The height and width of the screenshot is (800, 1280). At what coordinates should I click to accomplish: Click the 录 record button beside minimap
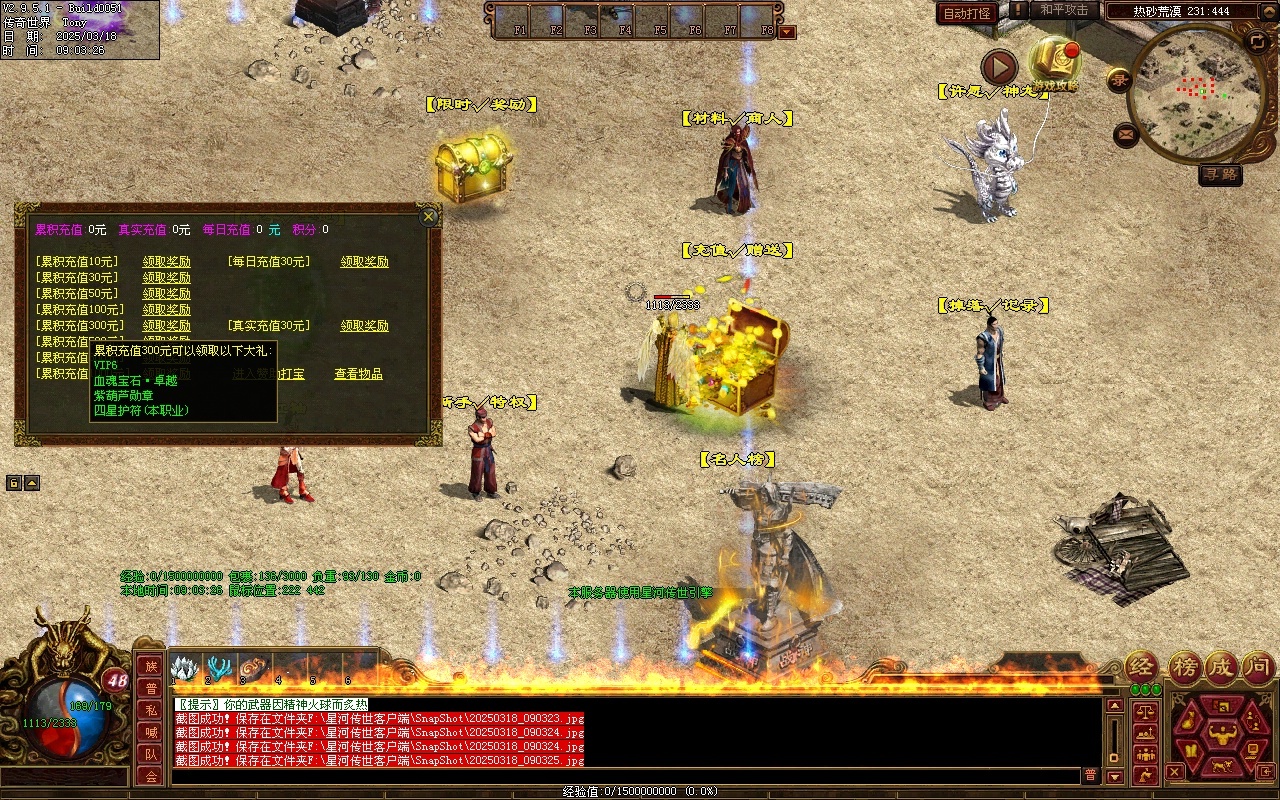click(1119, 80)
